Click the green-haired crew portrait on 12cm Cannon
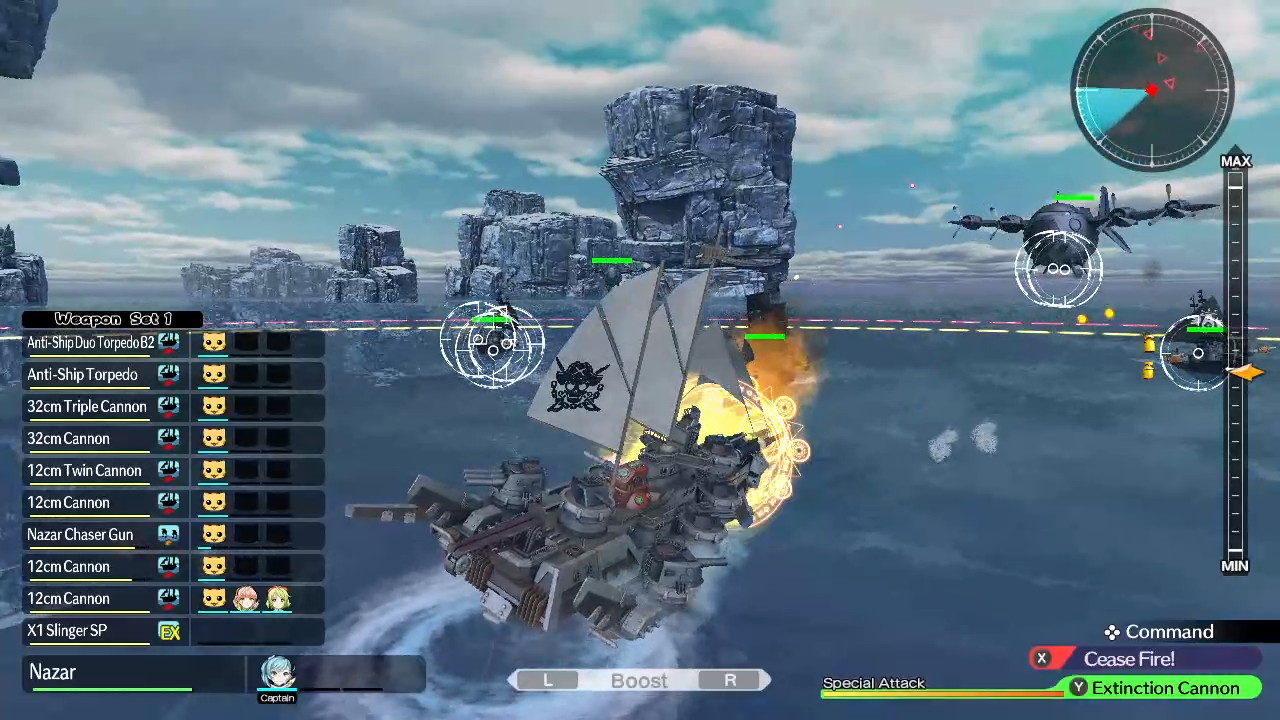This screenshot has width=1280, height=720. pyautogui.click(x=279, y=598)
